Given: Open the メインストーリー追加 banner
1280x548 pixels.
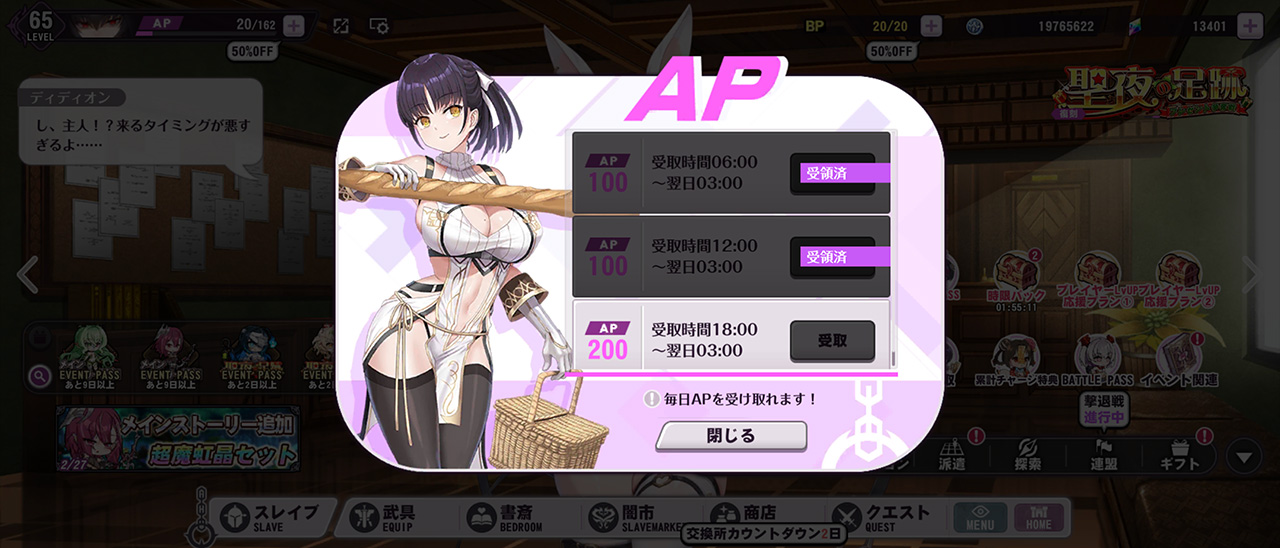Looking at the screenshot, I should 180,440.
